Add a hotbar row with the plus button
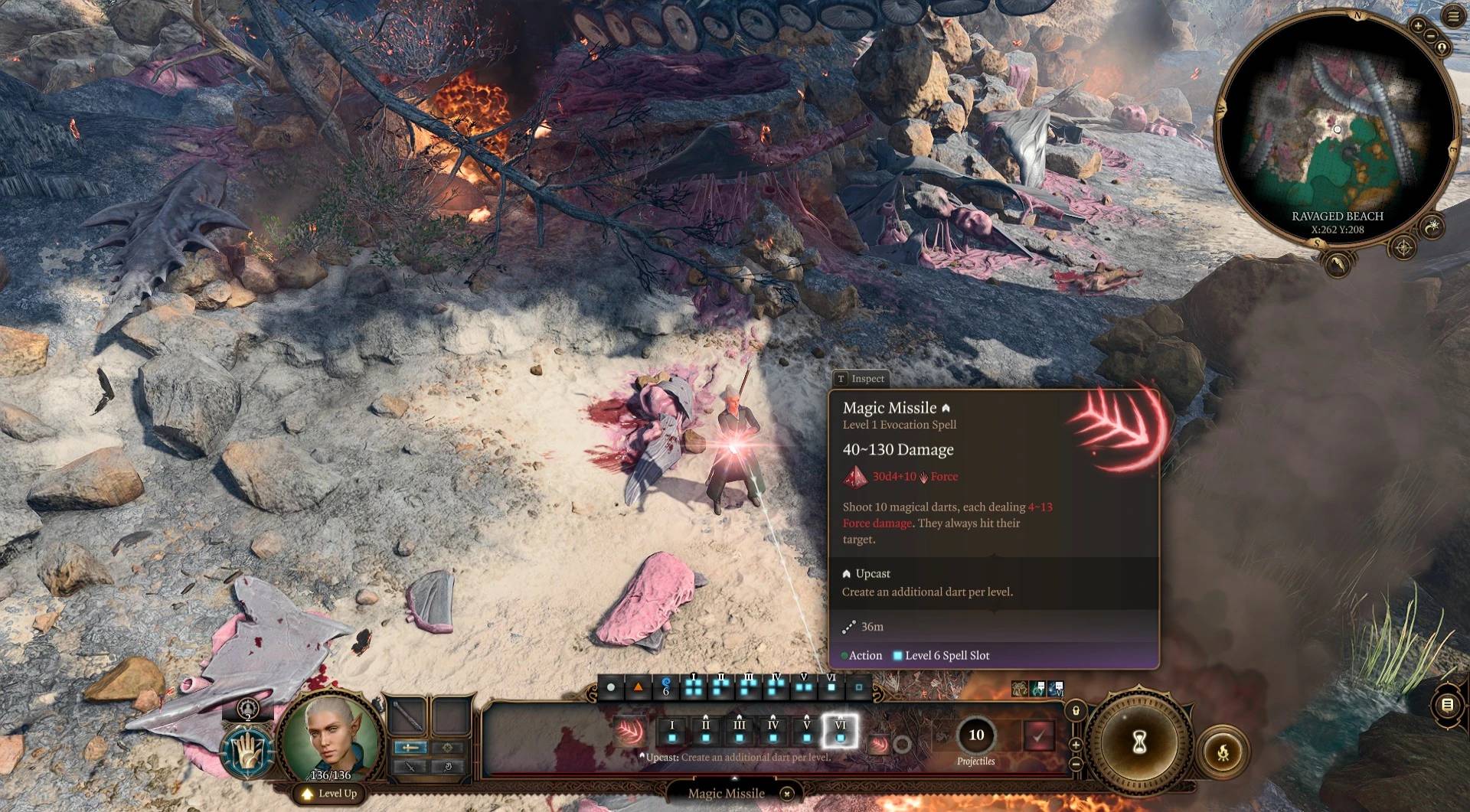Viewport: 1470px width, 812px height. (x=1076, y=745)
